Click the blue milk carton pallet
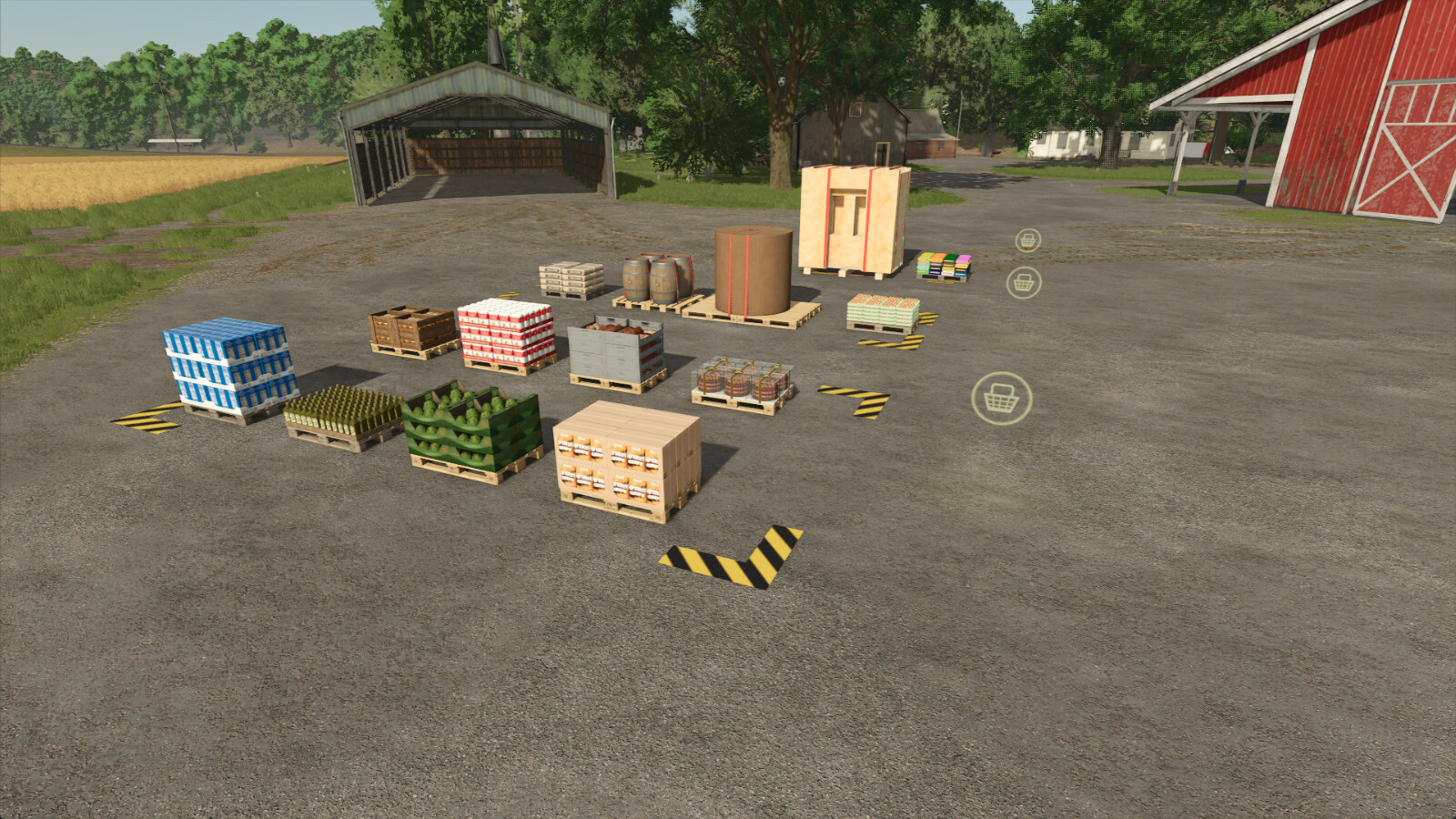This screenshot has width=1456, height=819. tap(227, 364)
